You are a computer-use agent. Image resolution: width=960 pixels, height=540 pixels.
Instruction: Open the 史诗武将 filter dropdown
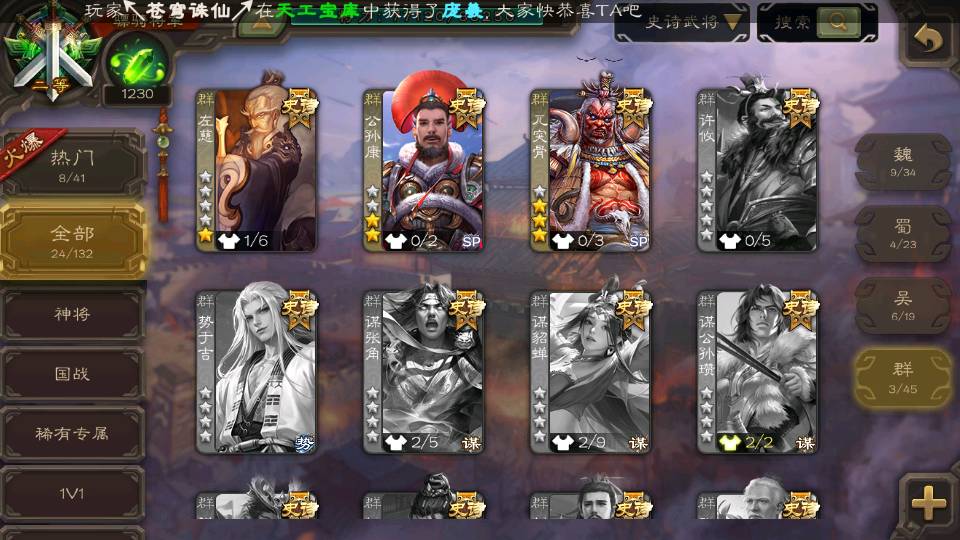click(x=682, y=22)
